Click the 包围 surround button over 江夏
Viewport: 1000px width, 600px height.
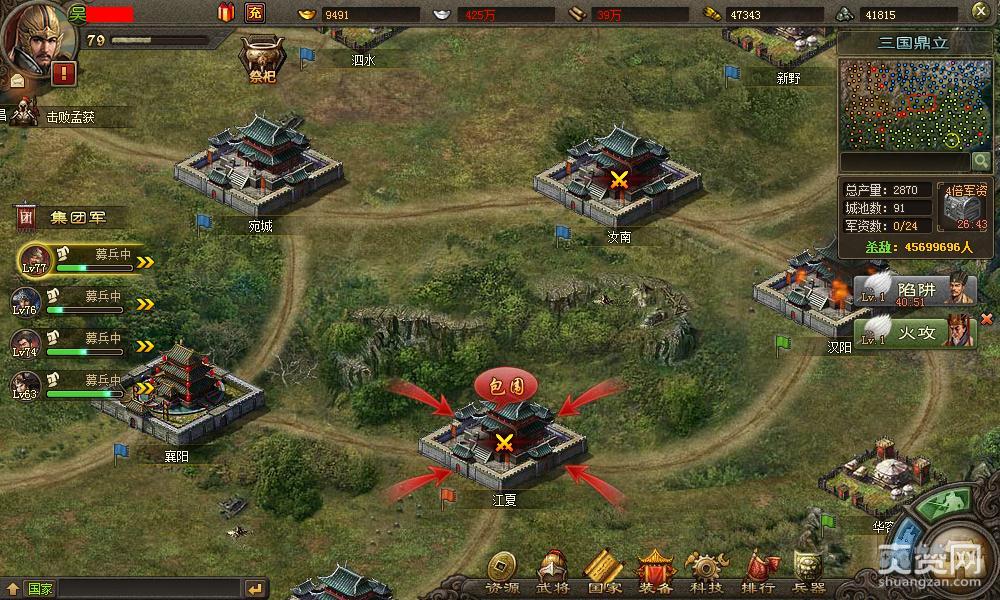pos(505,384)
